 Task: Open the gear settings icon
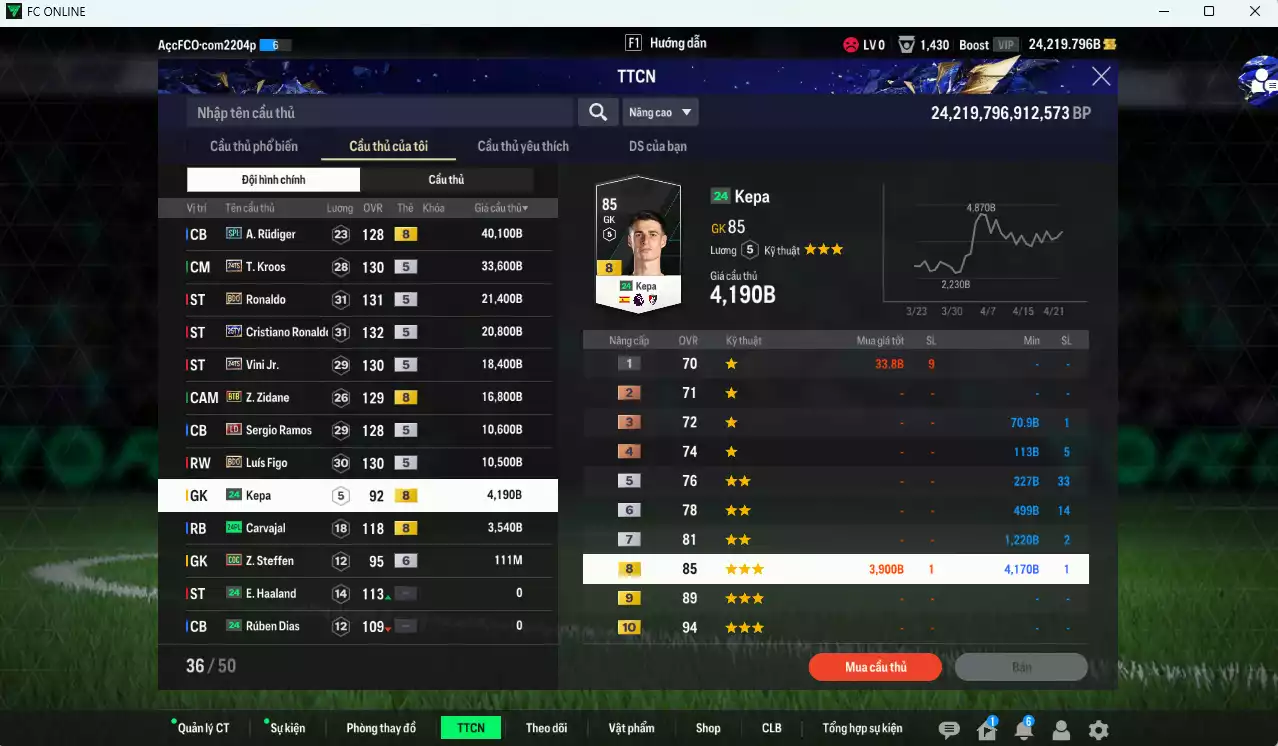pos(1098,730)
